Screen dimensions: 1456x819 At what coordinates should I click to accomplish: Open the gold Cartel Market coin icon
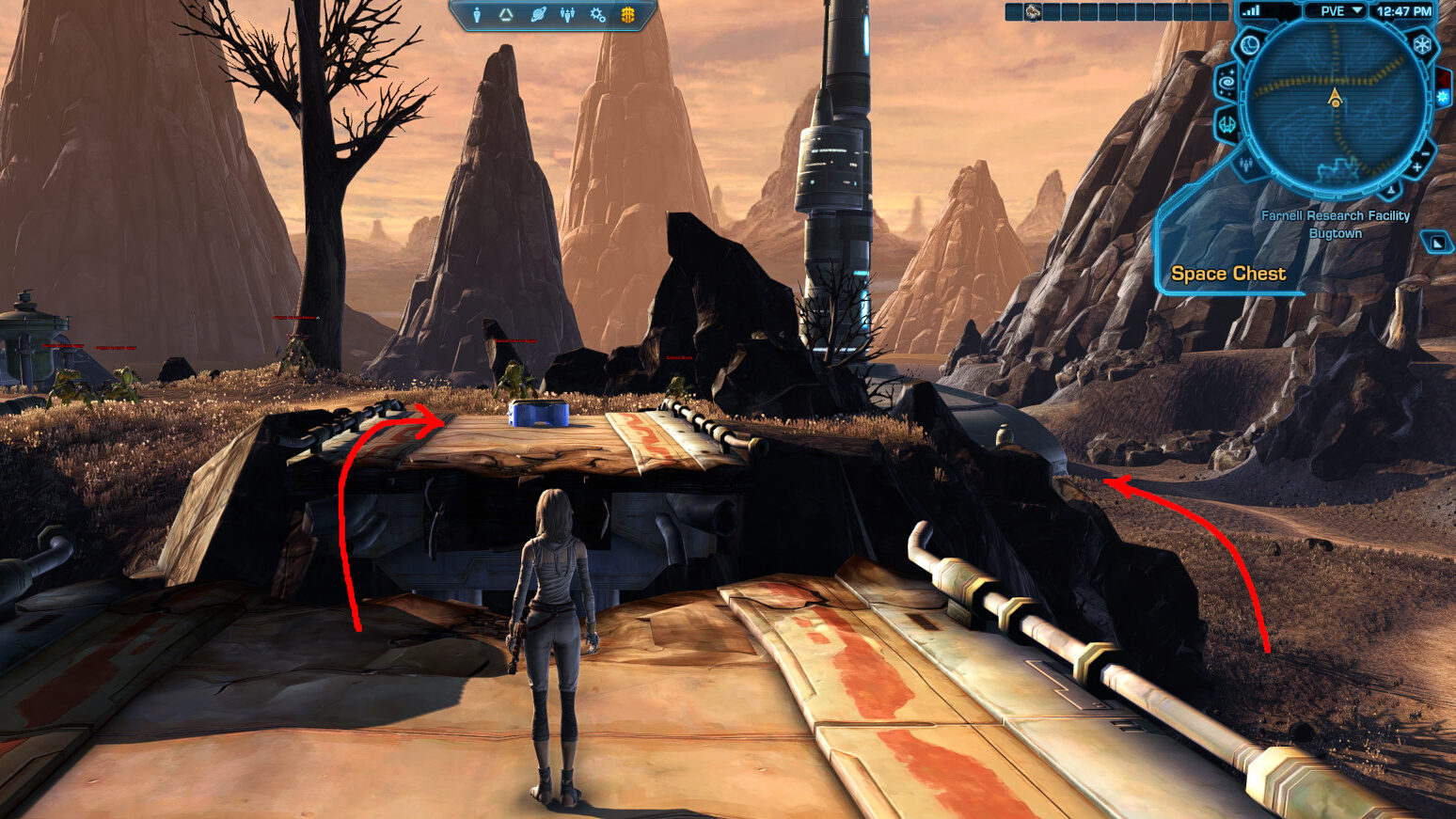(627, 14)
